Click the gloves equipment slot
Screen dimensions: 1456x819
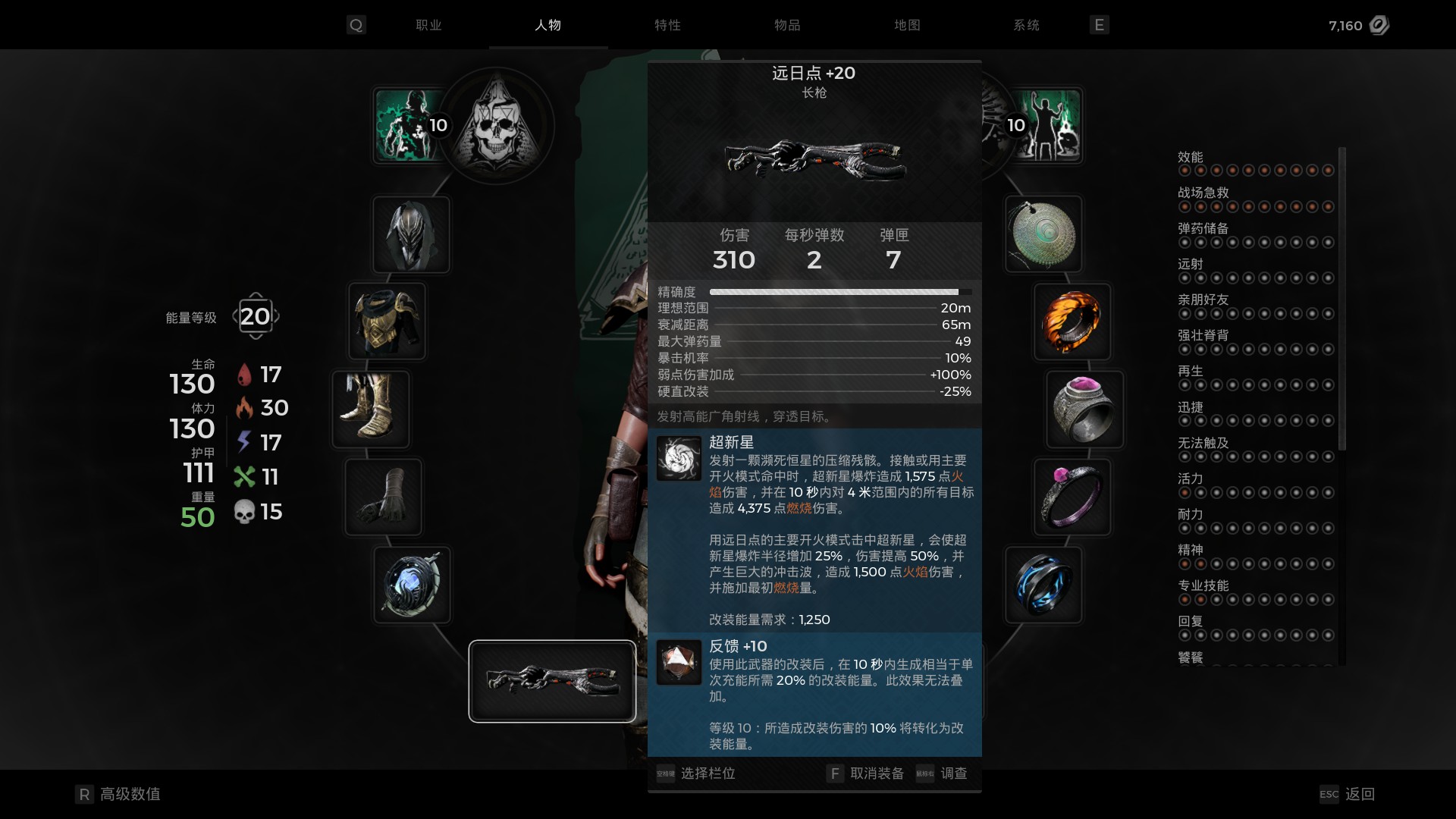coord(384,497)
